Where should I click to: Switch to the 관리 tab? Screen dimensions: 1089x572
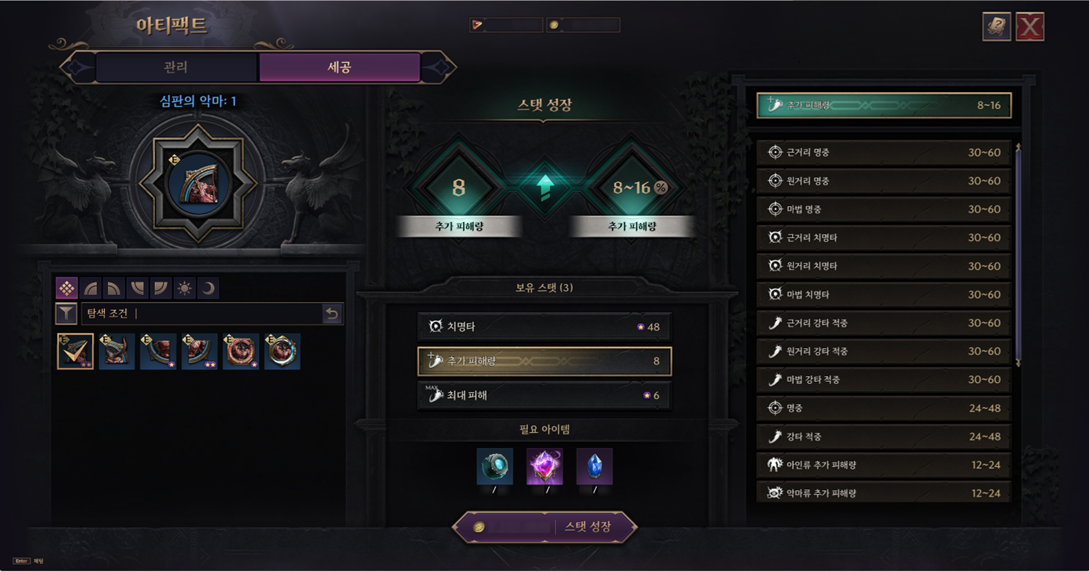tap(176, 67)
